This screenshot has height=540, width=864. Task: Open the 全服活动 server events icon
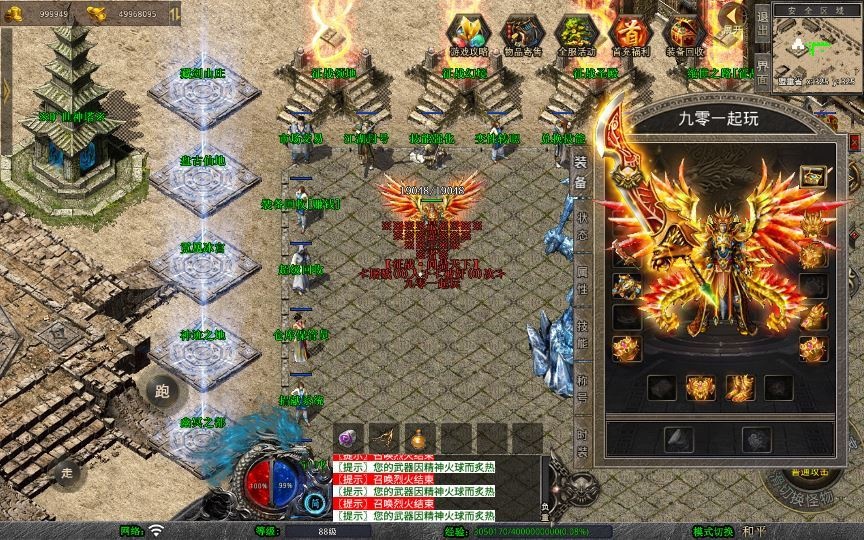click(577, 36)
